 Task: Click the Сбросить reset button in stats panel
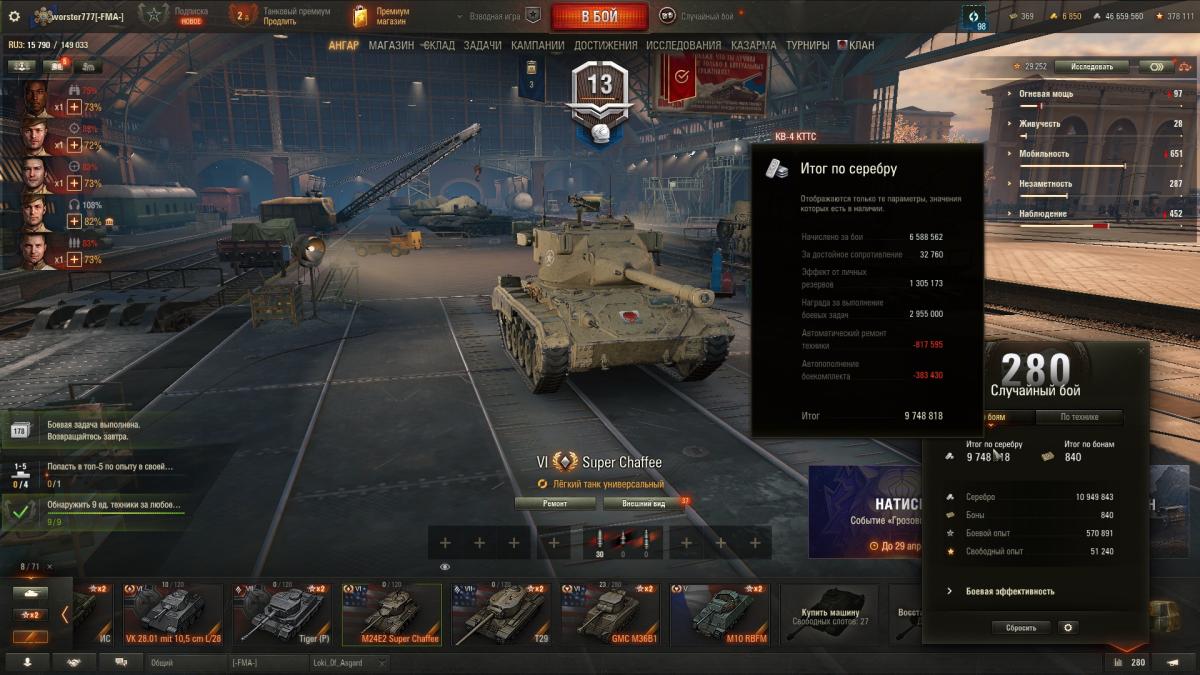point(1021,628)
